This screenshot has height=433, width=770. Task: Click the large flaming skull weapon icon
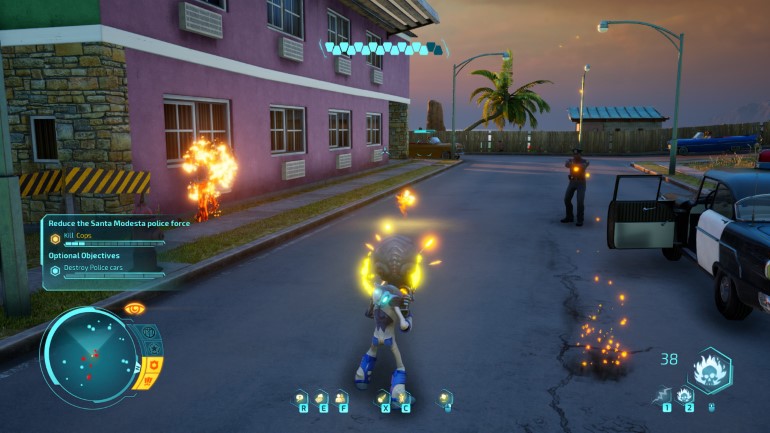coord(710,370)
